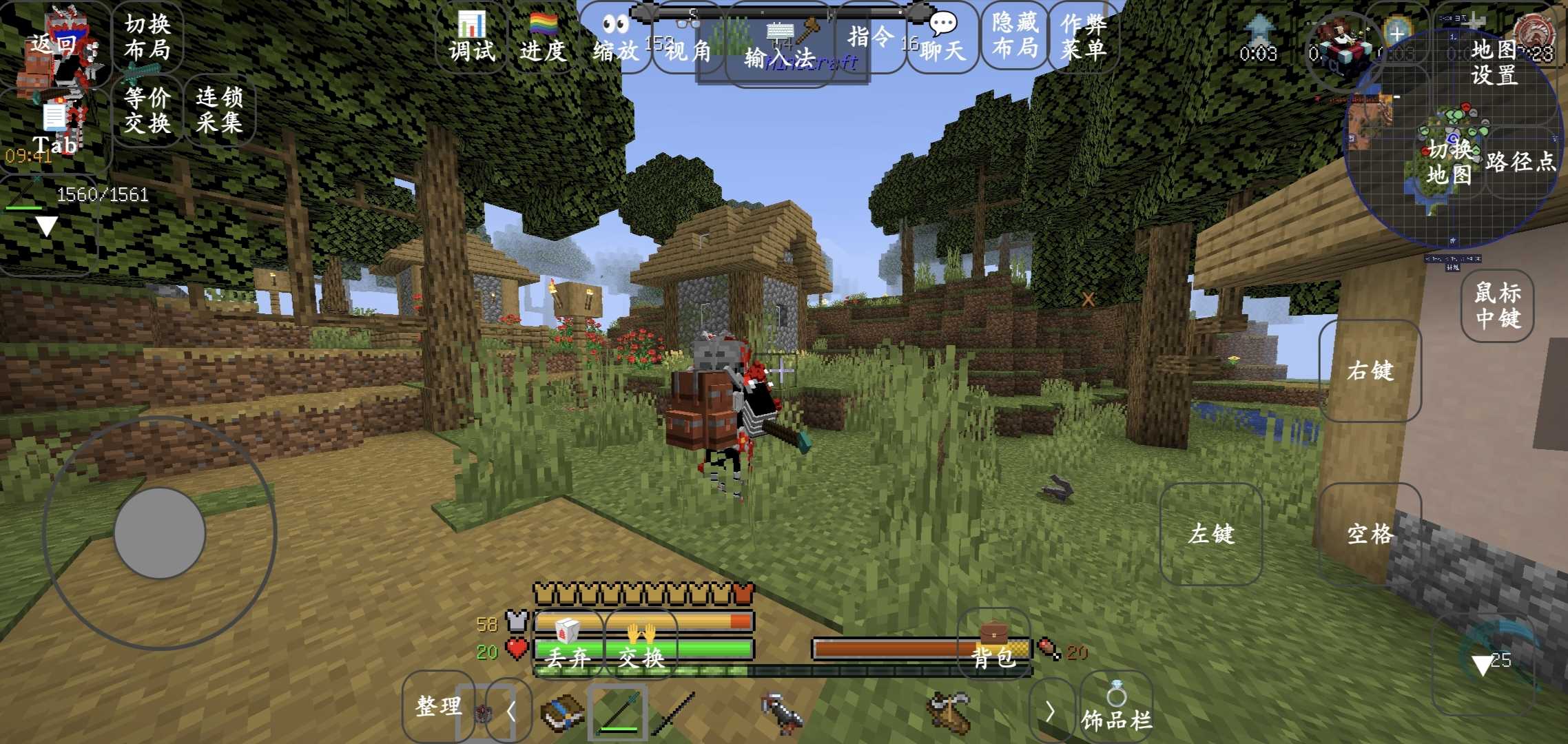
Task: Activate the 缩放 zoom button
Action: (615, 38)
